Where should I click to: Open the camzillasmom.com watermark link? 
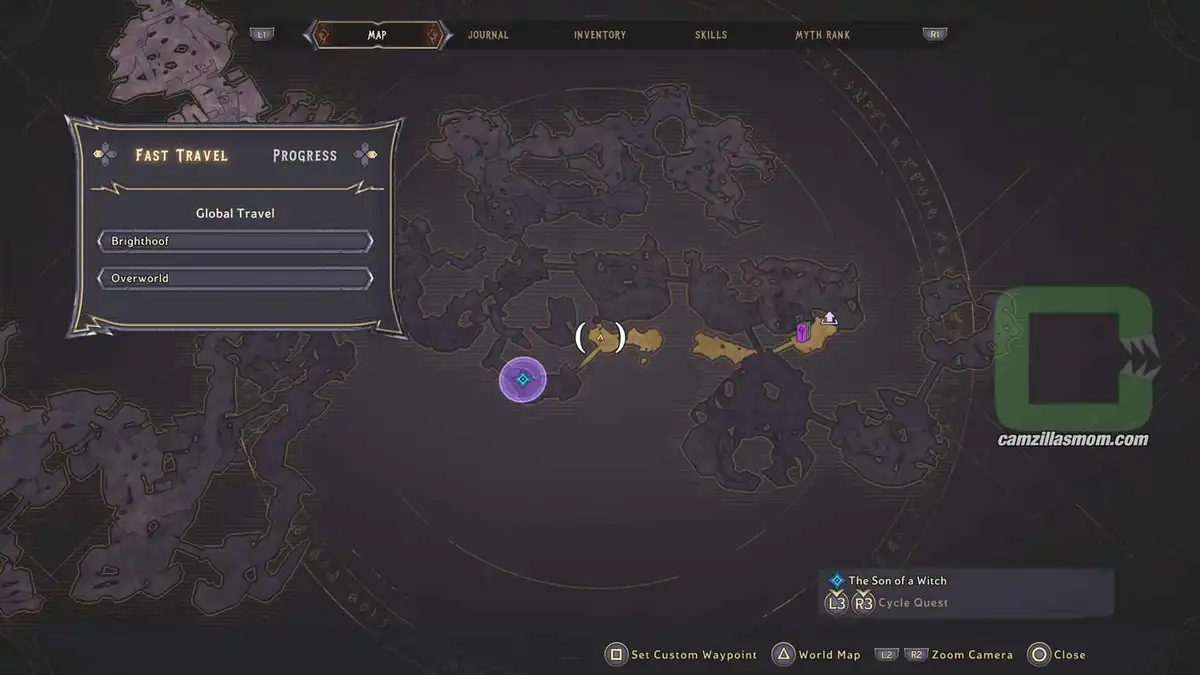(x=1073, y=439)
